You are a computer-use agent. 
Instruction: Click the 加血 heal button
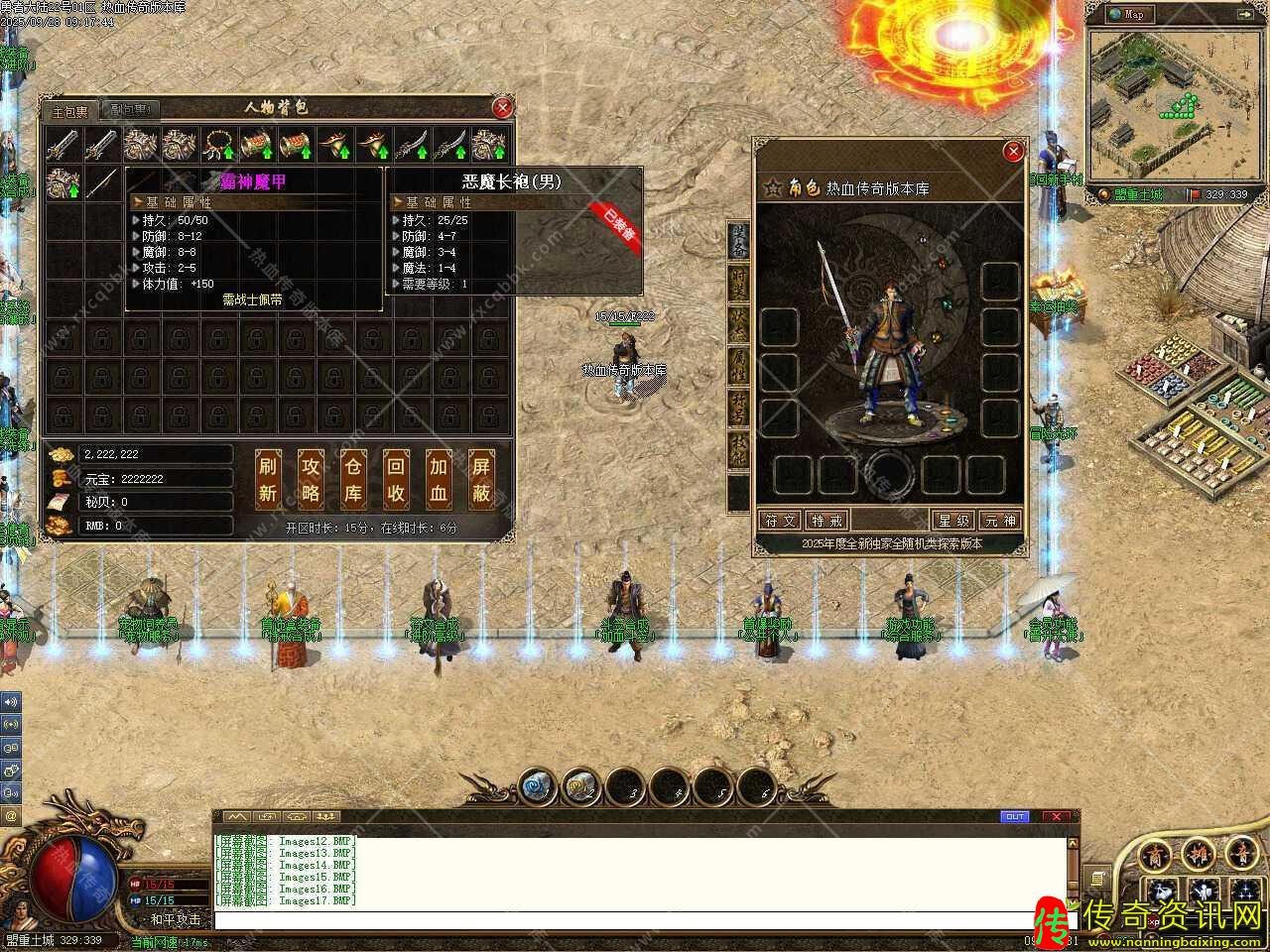(439, 479)
